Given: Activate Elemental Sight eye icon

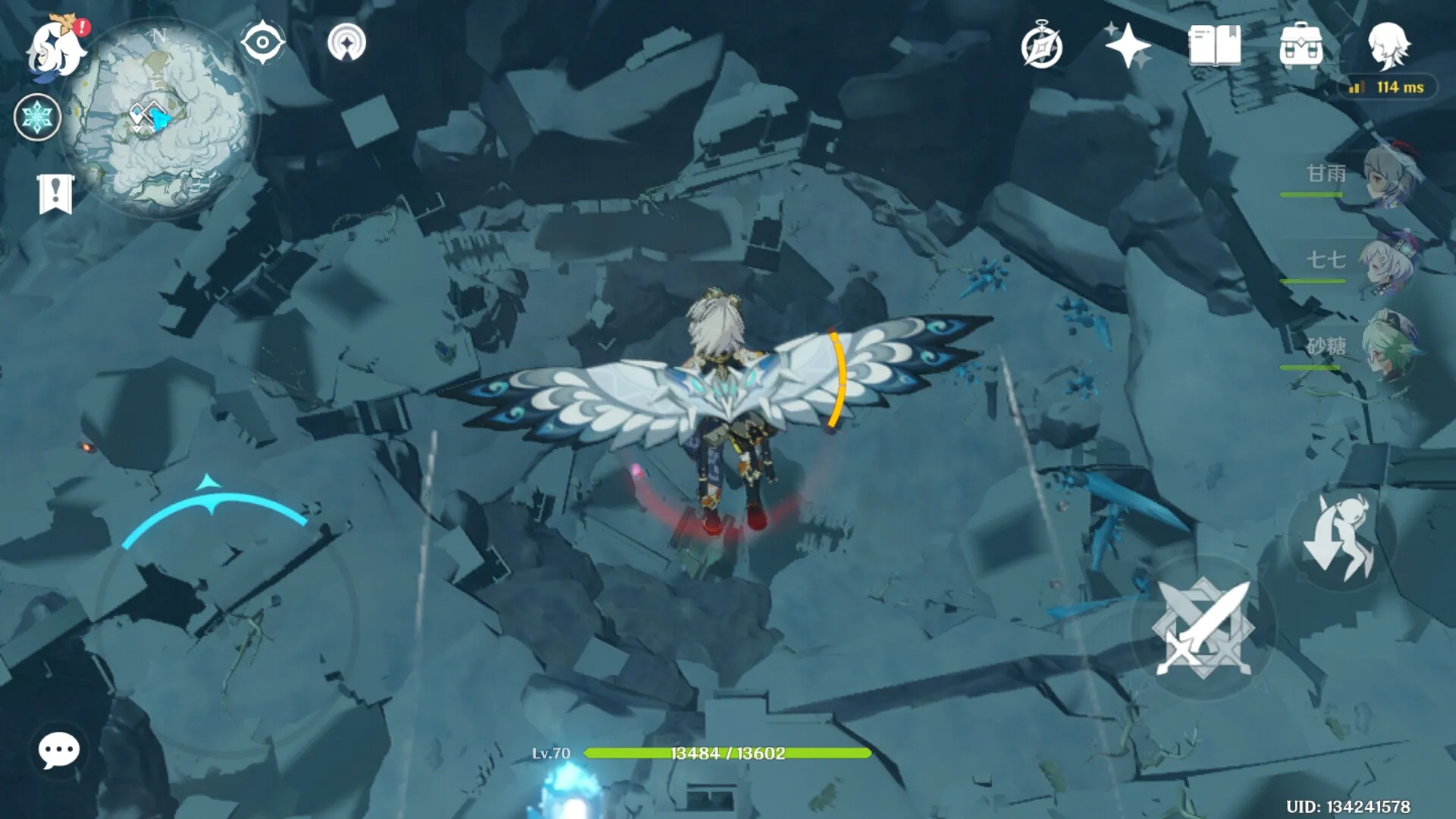Looking at the screenshot, I should [x=262, y=42].
